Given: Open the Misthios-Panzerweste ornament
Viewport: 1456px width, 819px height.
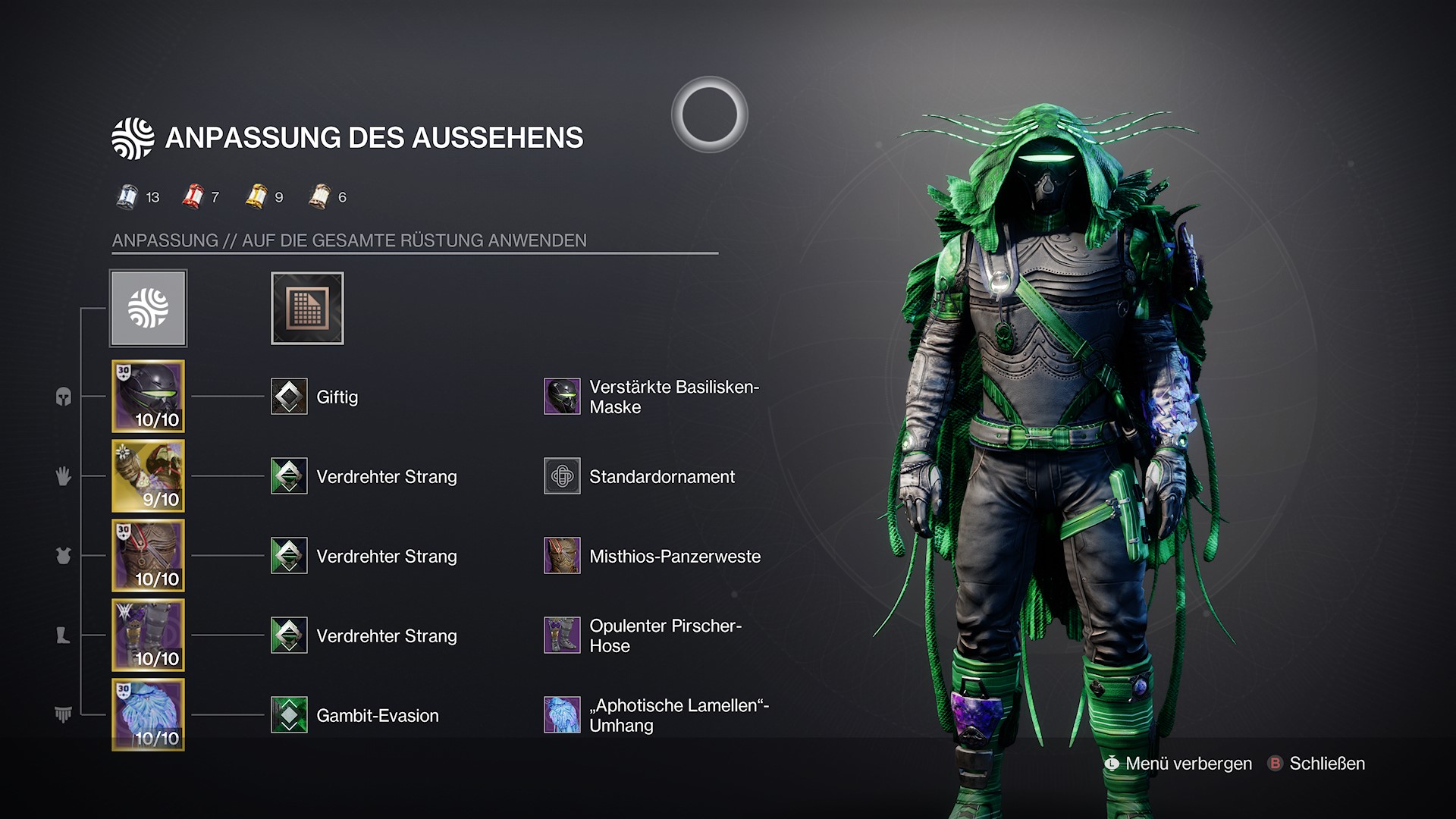Looking at the screenshot, I should click(562, 556).
